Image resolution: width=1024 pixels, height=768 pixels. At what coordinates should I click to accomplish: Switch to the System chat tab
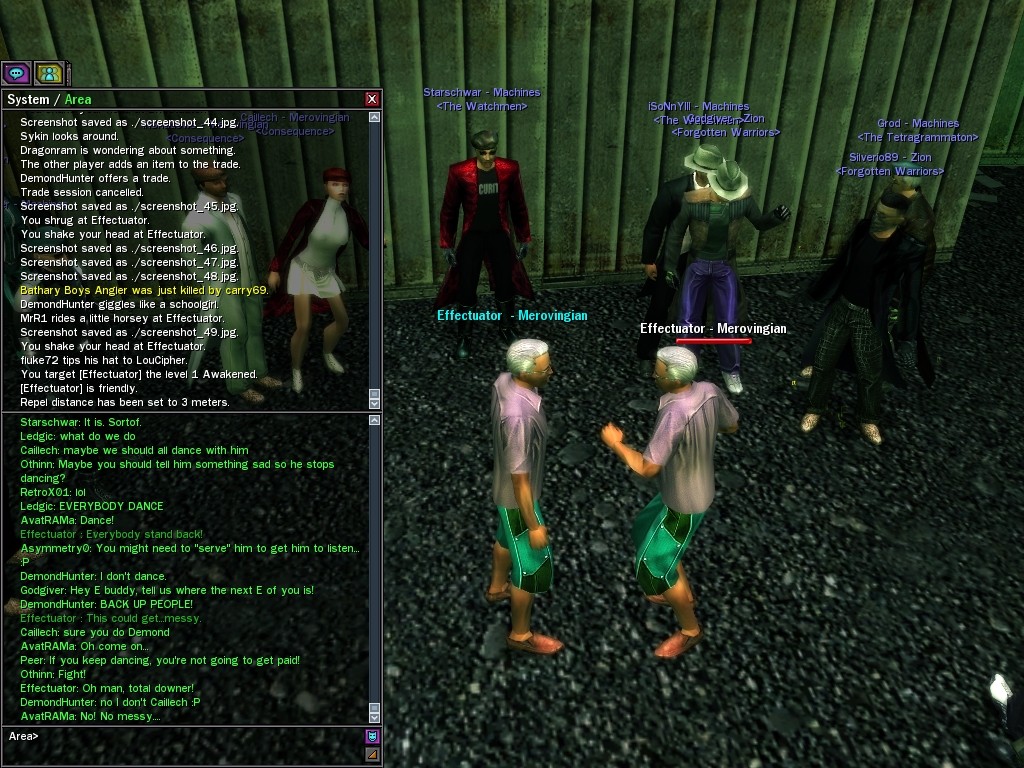point(28,99)
